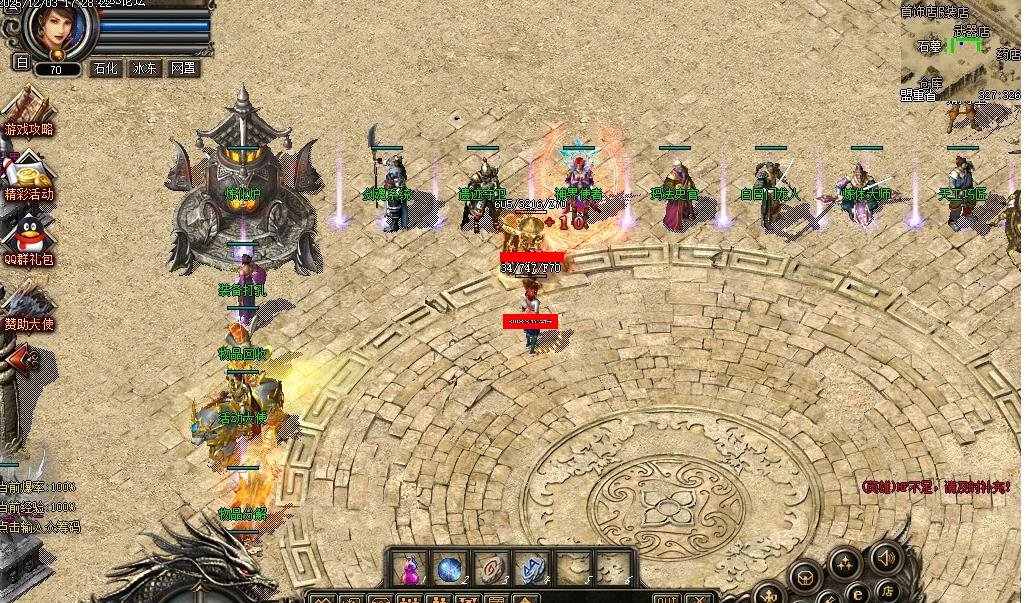Image resolution: width=1026 pixels, height=603 pixels.
Task: Click the OUT button on bottom bar
Action: click(667, 597)
